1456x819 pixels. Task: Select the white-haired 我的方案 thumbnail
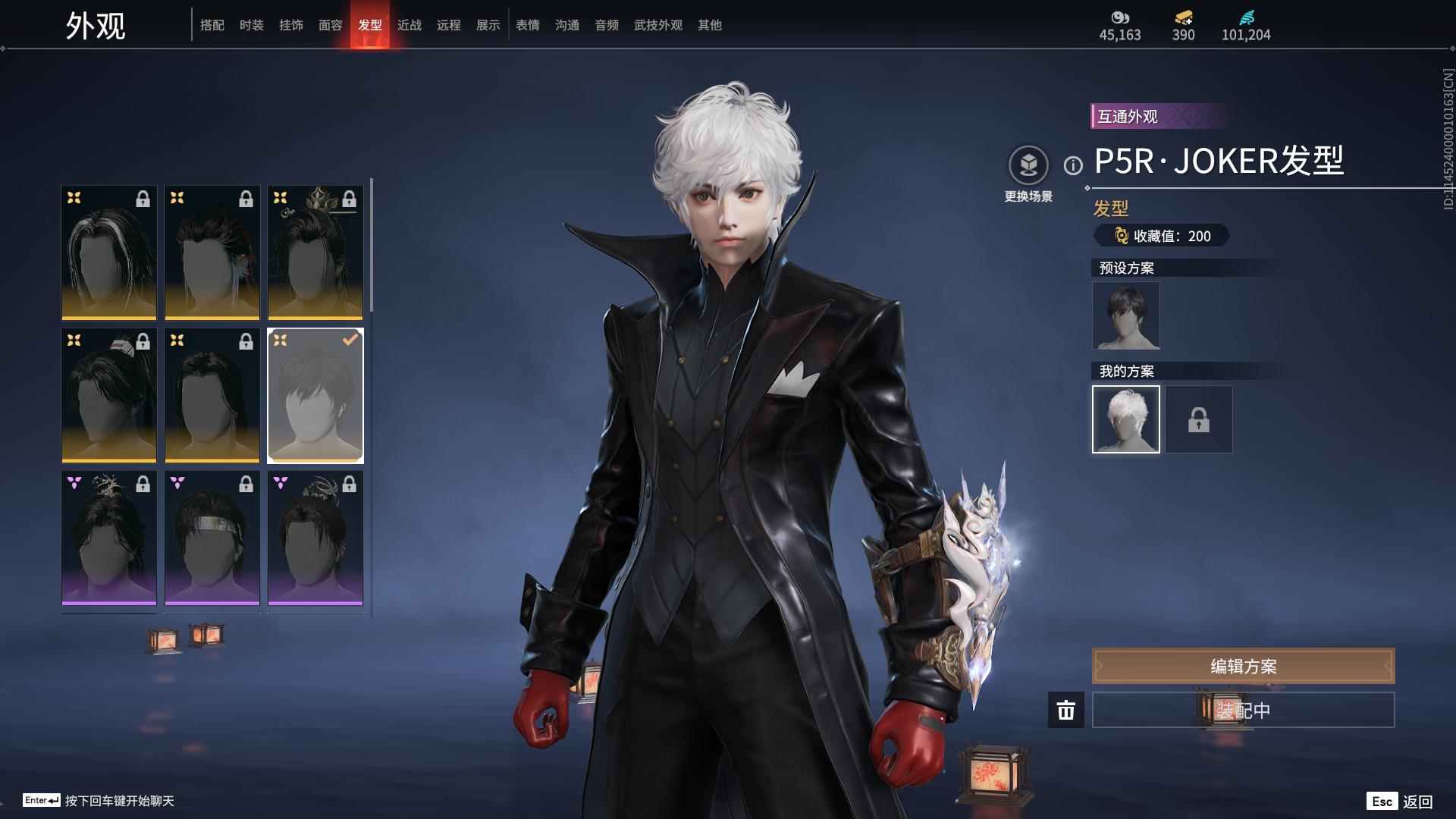coord(1125,419)
